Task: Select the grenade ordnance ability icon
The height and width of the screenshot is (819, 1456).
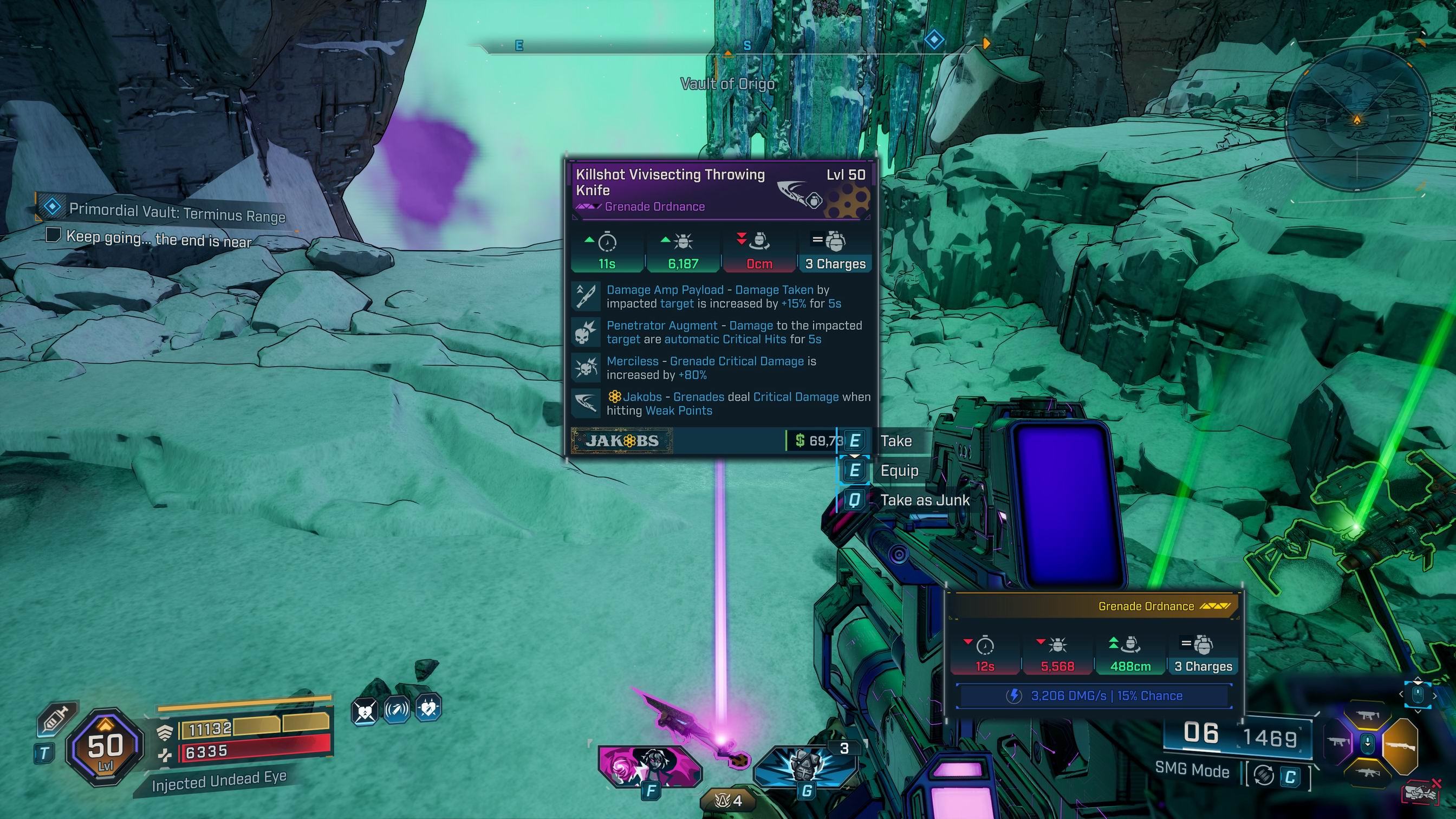Action: pyautogui.click(x=805, y=766)
